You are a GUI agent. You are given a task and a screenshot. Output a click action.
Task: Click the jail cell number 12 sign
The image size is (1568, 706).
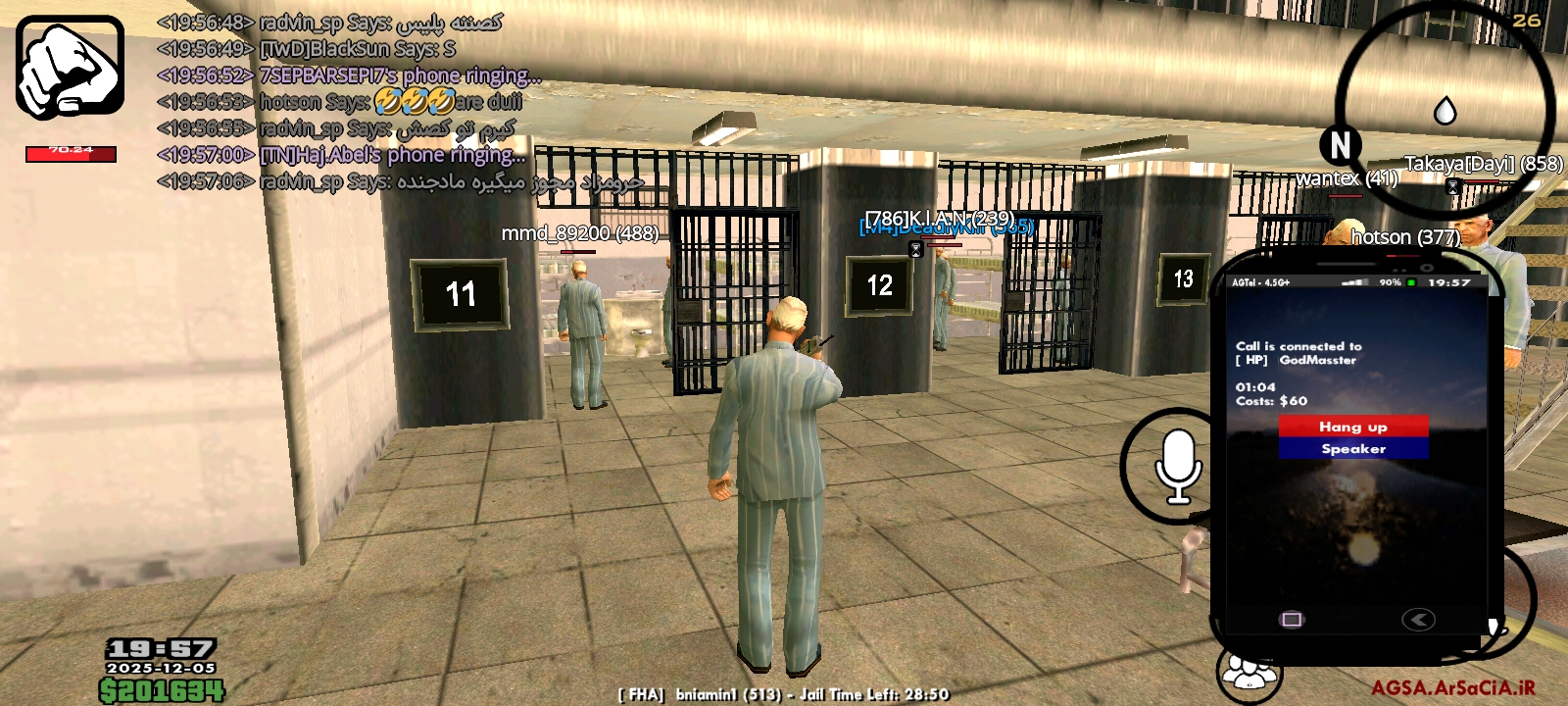(878, 286)
